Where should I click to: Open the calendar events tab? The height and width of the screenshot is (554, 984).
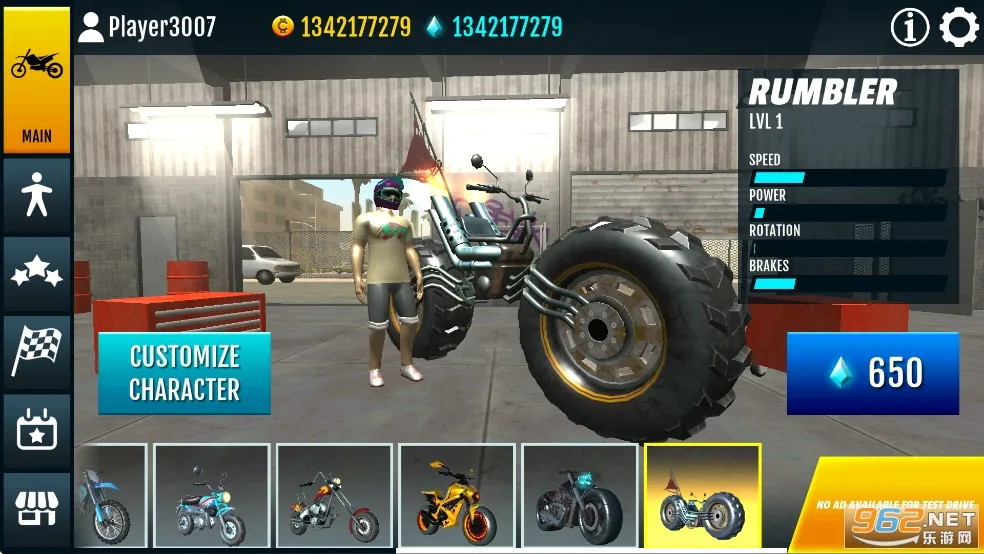coord(36,431)
